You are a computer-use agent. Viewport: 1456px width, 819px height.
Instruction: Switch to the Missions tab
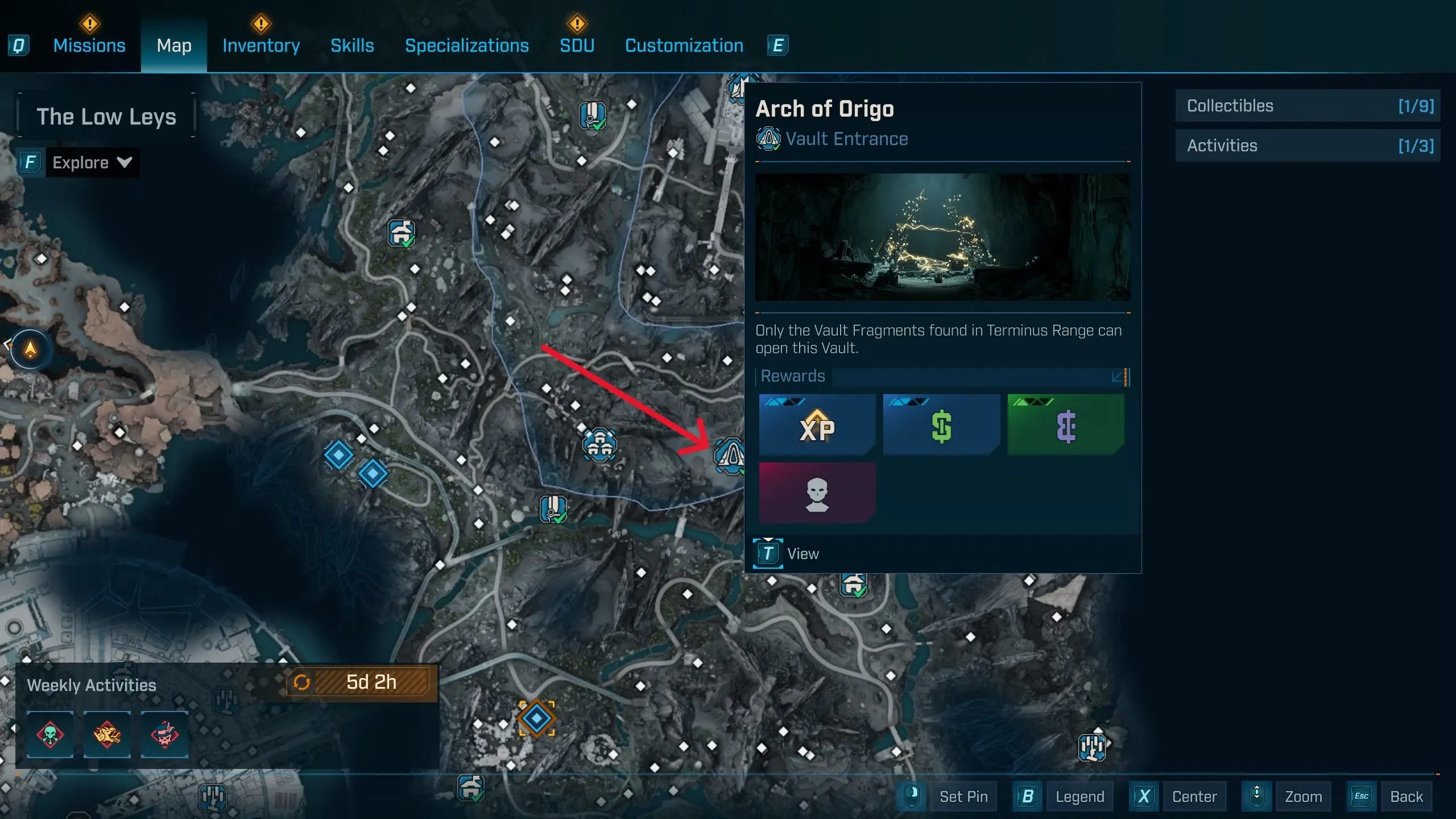(89, 45)
